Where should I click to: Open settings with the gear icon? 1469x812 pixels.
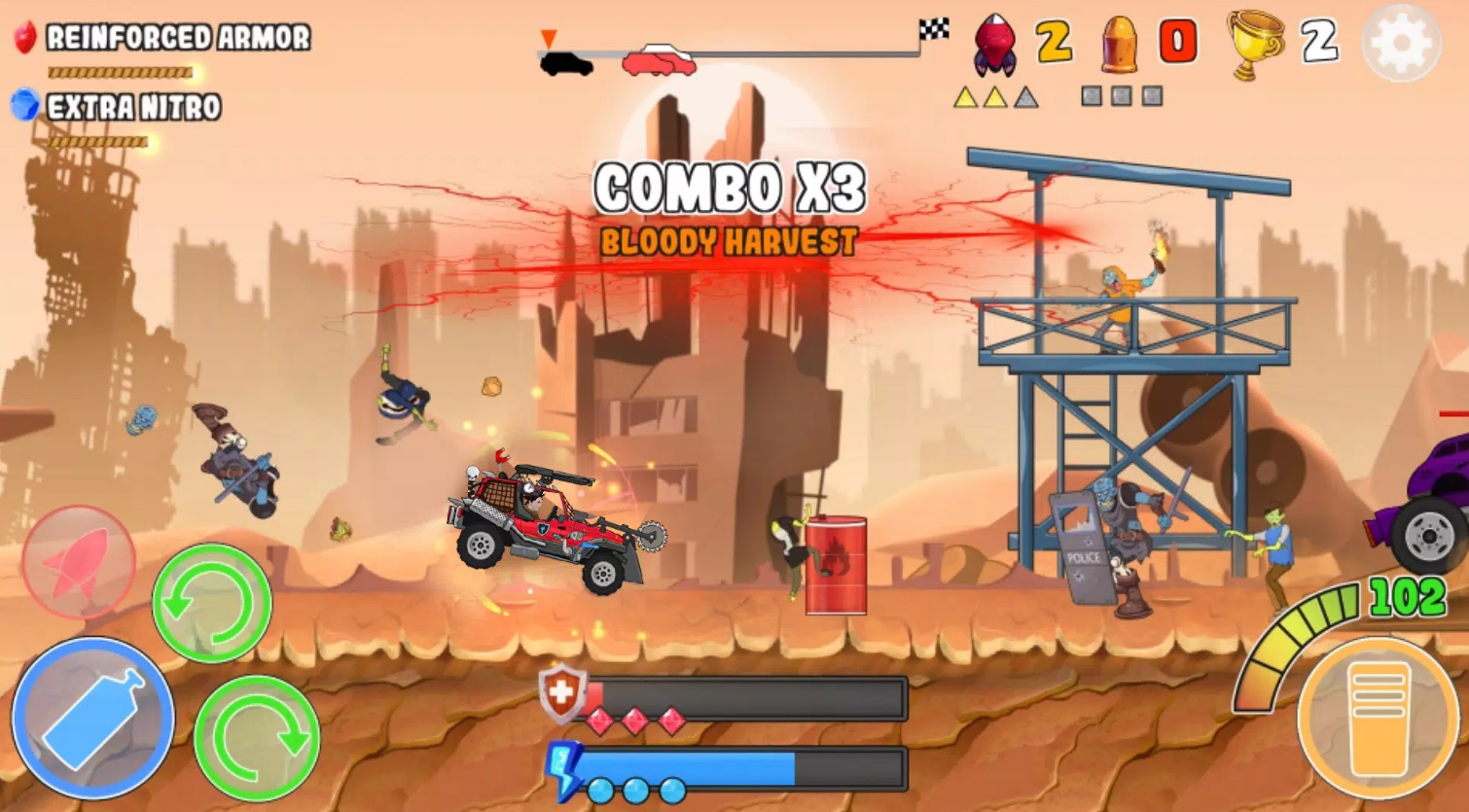tap(1401, 43)
